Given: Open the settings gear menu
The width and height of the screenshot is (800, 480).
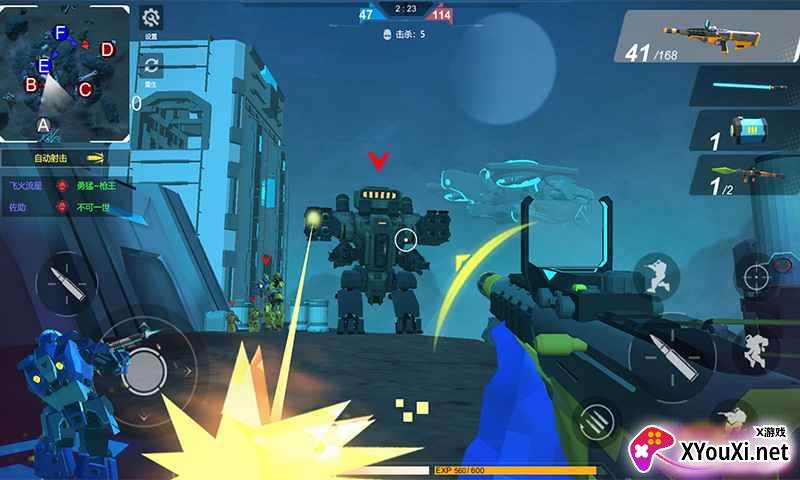Looking at the screenshot, I should click(151, 18).
